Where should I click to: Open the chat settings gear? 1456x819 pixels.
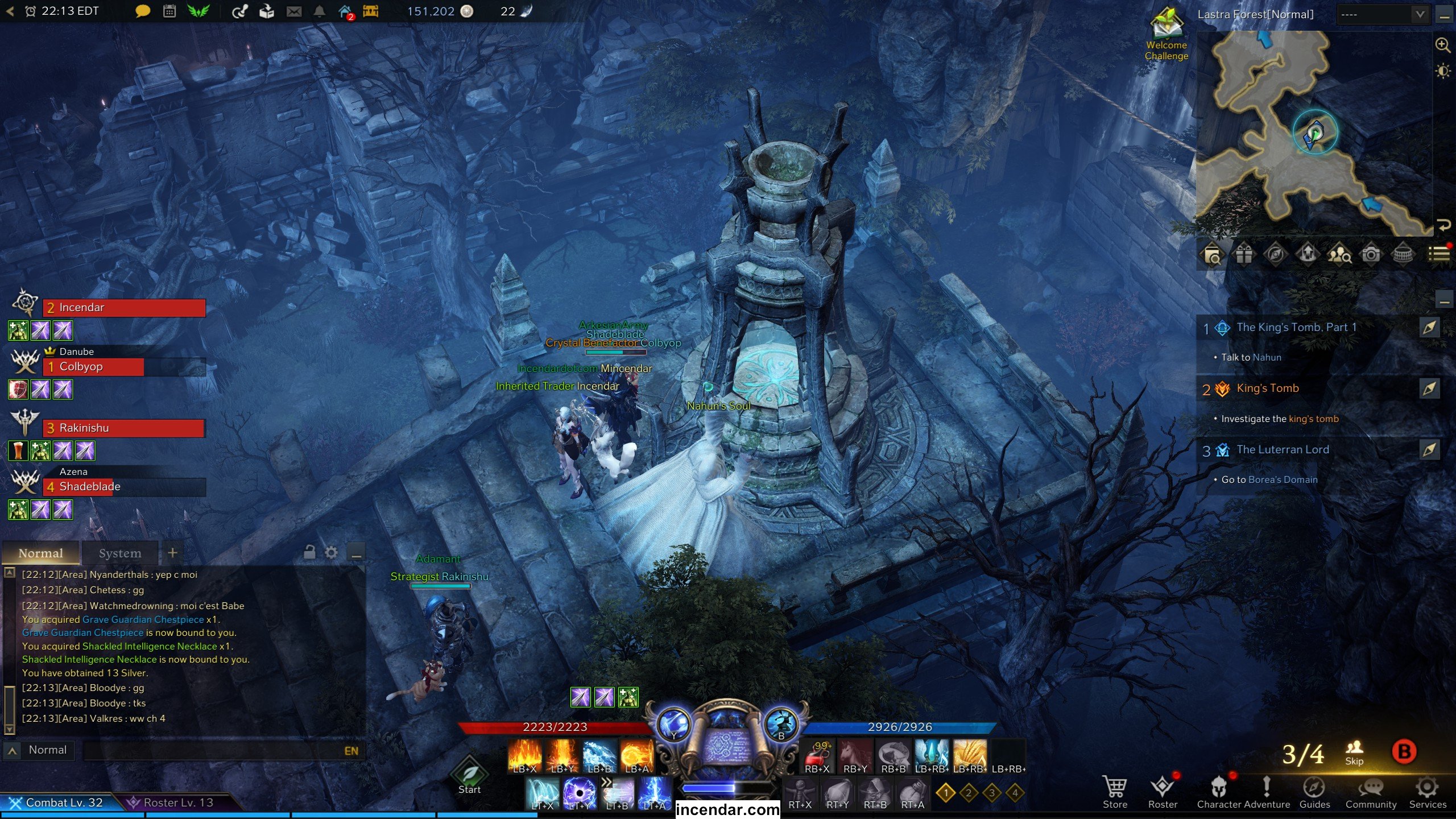(x=331, y=552)
